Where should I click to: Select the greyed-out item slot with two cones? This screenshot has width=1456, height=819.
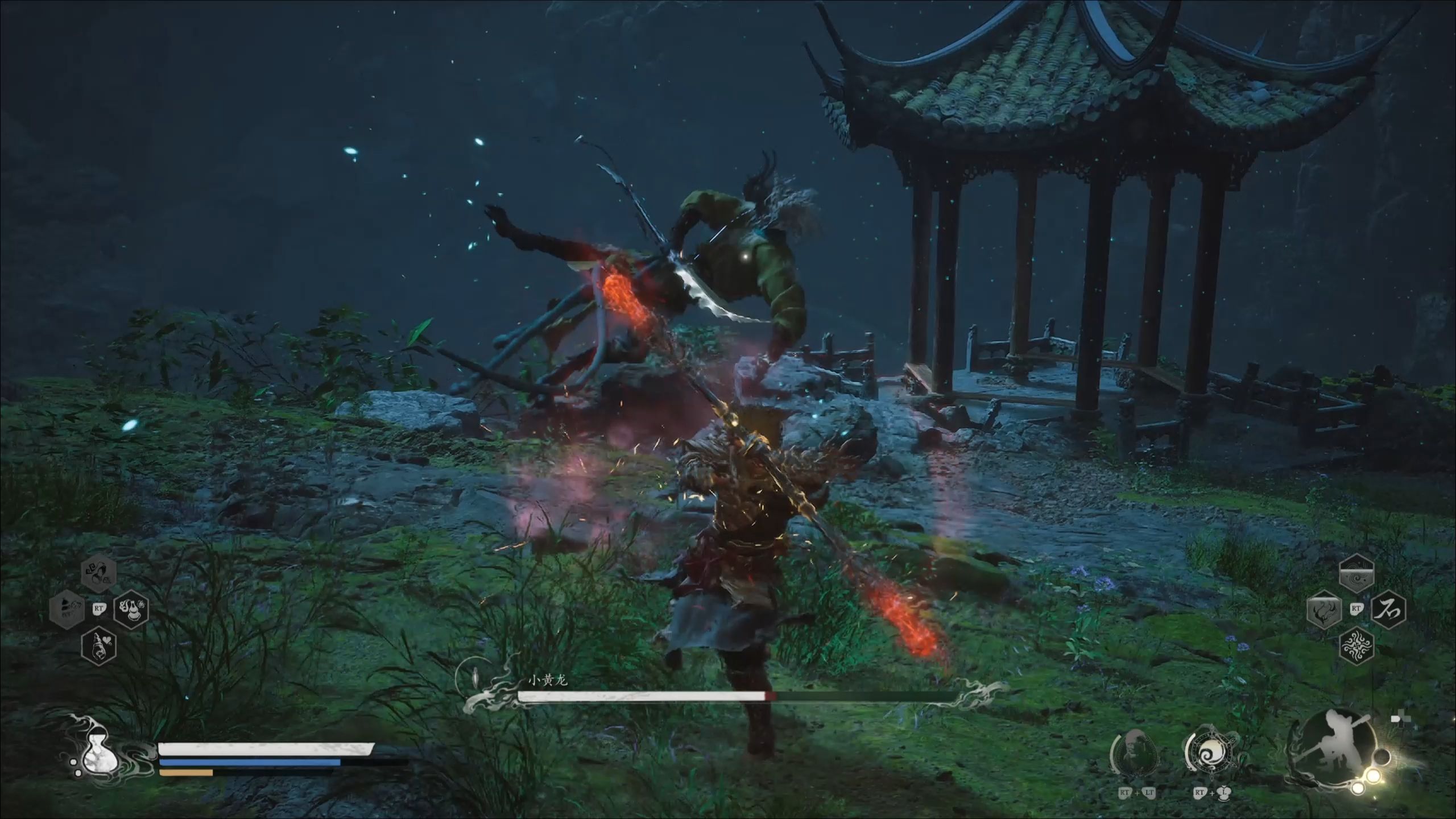(67, 609)
